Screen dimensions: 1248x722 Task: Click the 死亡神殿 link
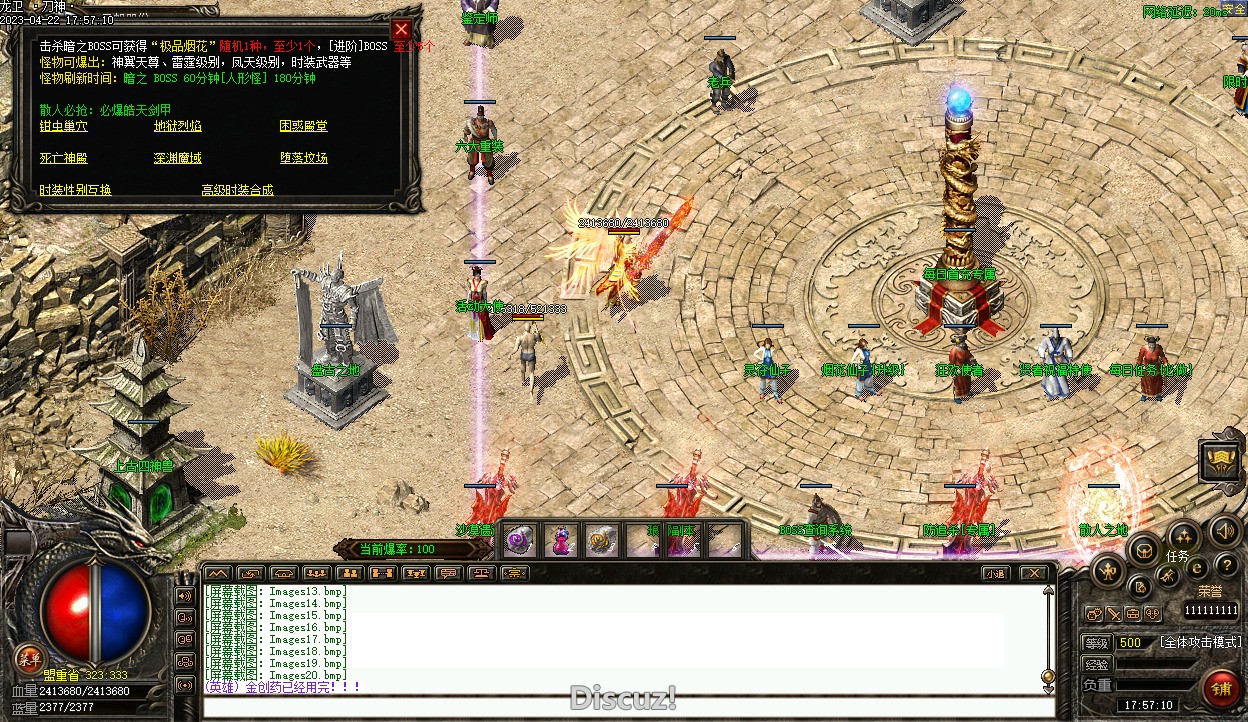(63, 158)
